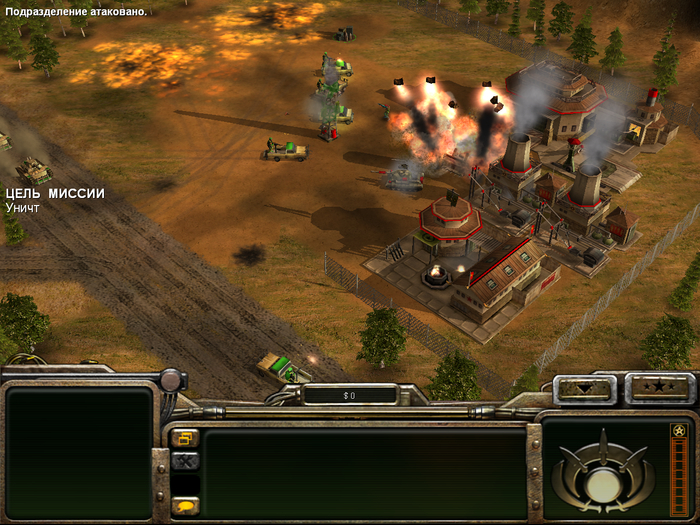Open the three-star General's powers button

tap(658, 388)
